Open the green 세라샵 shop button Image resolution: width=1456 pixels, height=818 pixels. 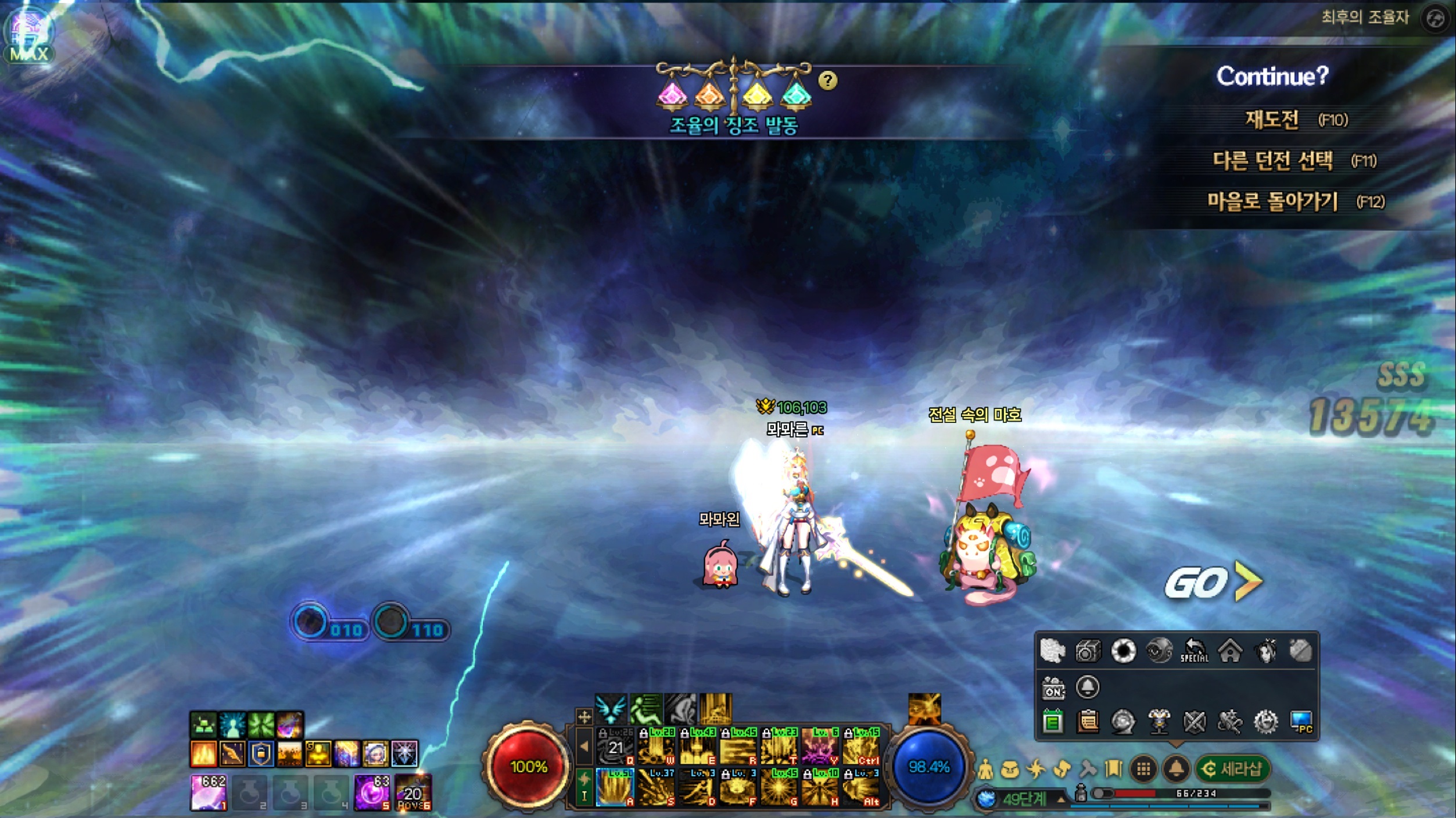point(1233,769)
